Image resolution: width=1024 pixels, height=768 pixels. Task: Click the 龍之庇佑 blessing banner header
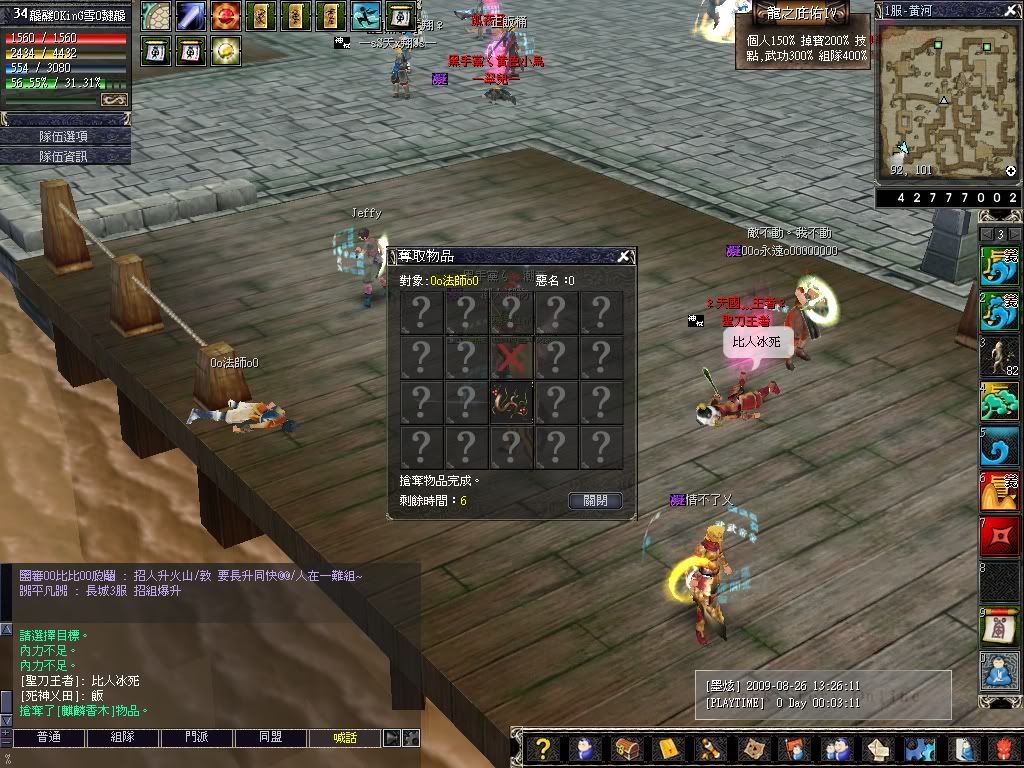tap(803, 12)
